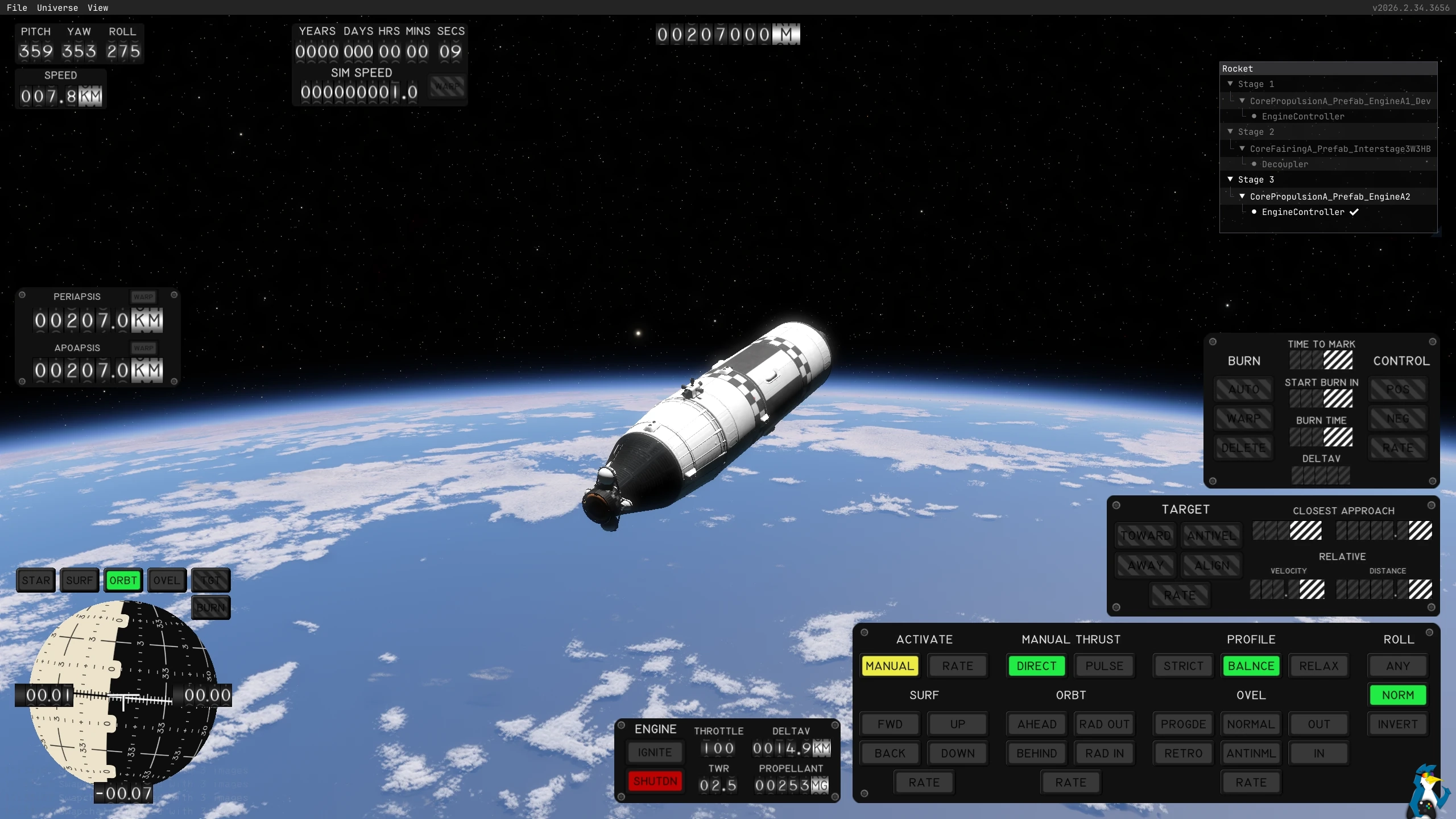The image size is (1456, 819).
Task: Select PULSE manual thrust mode
Action: coord(1105,666)
